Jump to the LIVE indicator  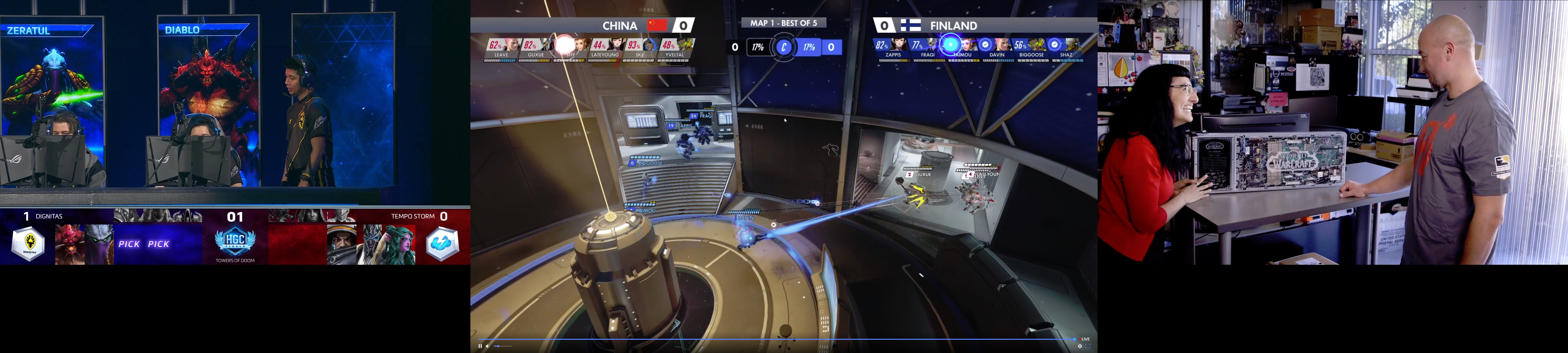[1085, 339]
